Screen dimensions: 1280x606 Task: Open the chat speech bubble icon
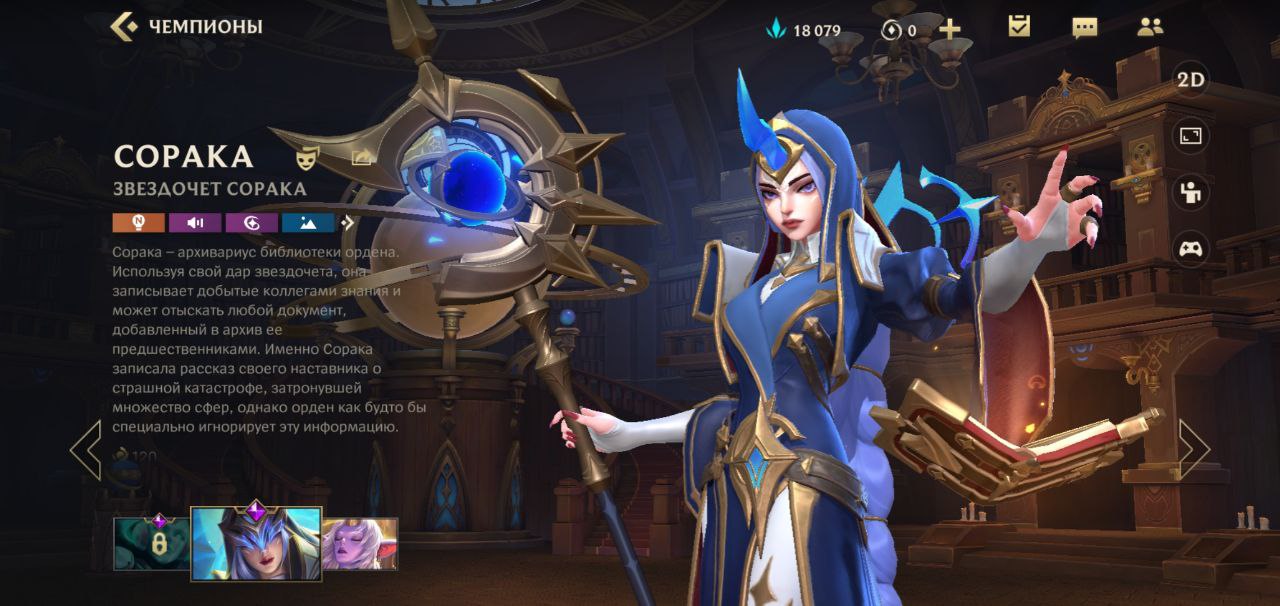(1084, 27)
